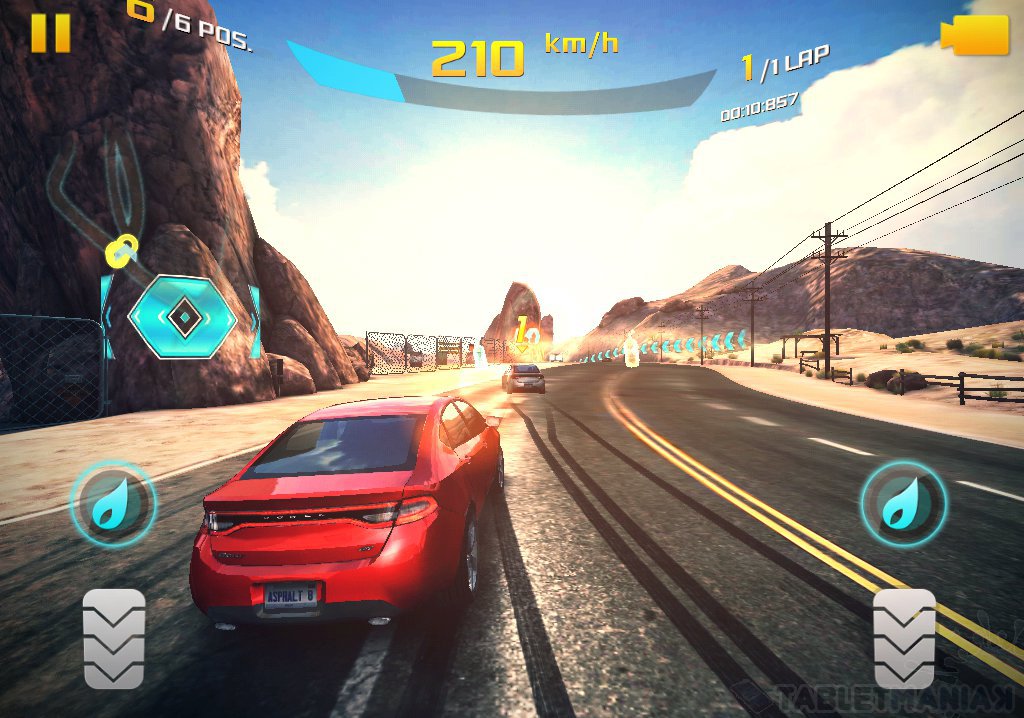
Task: Pause the race with the pause button
Action: tap(50, 32)
